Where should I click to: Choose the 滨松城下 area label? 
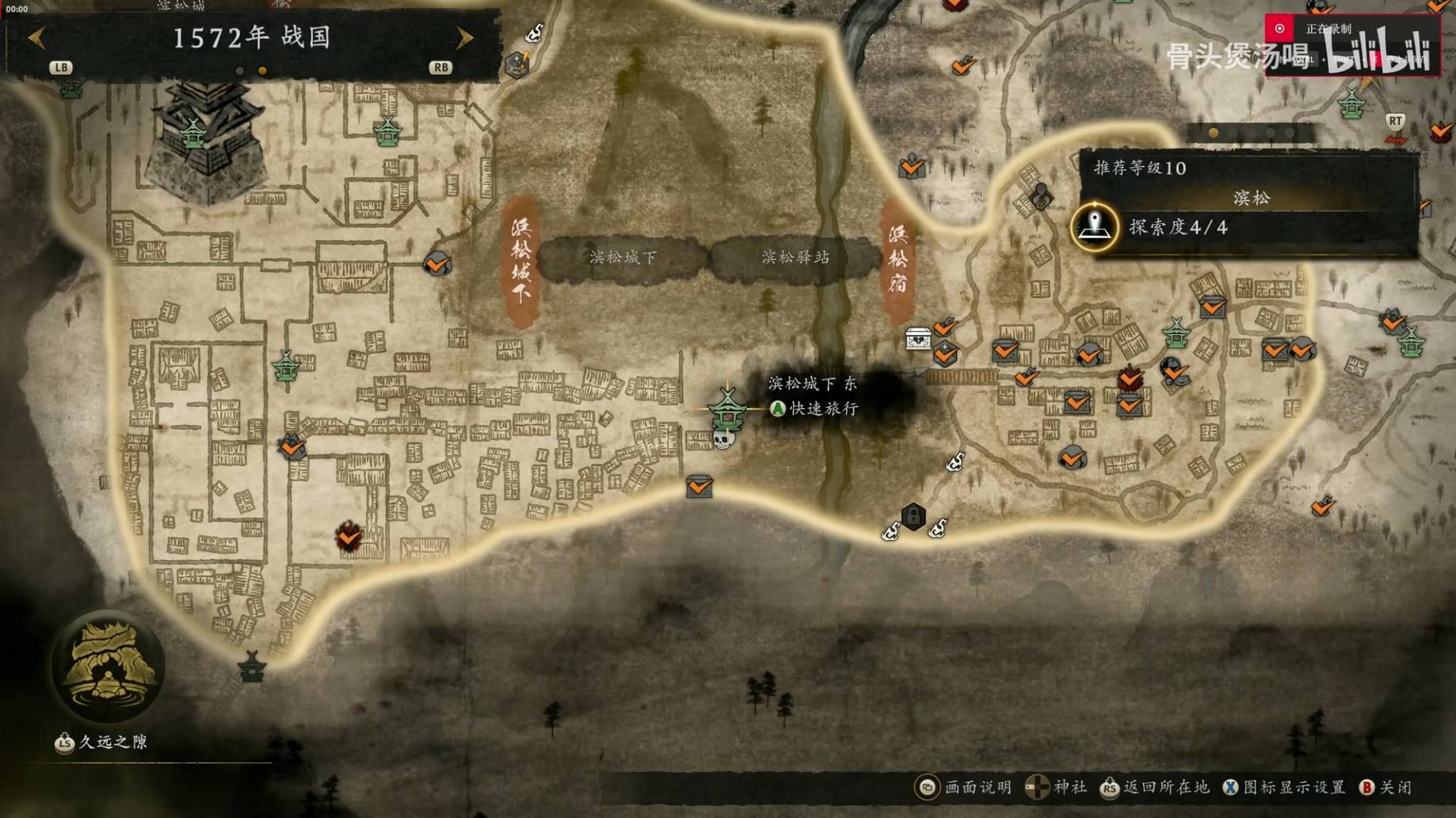tap(623, 257)
